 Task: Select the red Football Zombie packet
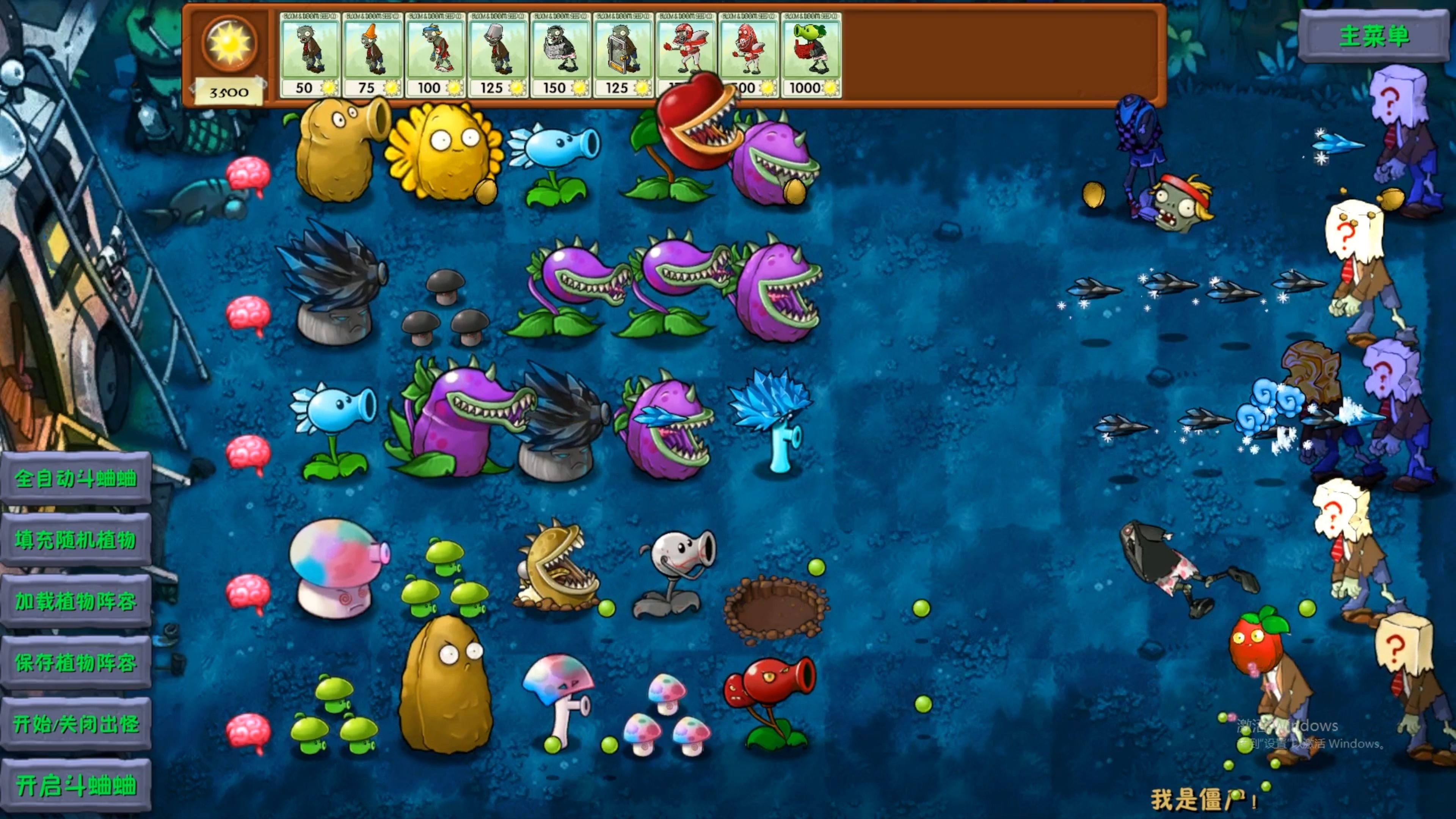tap(686, 45)
